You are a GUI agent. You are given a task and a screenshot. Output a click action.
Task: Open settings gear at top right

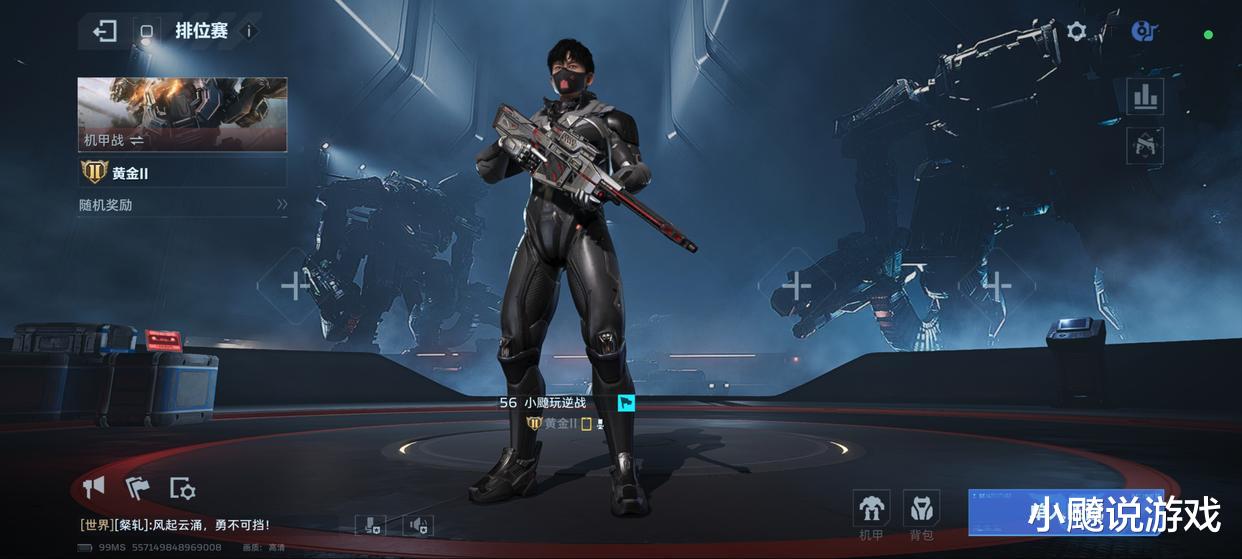(1076, 31)
